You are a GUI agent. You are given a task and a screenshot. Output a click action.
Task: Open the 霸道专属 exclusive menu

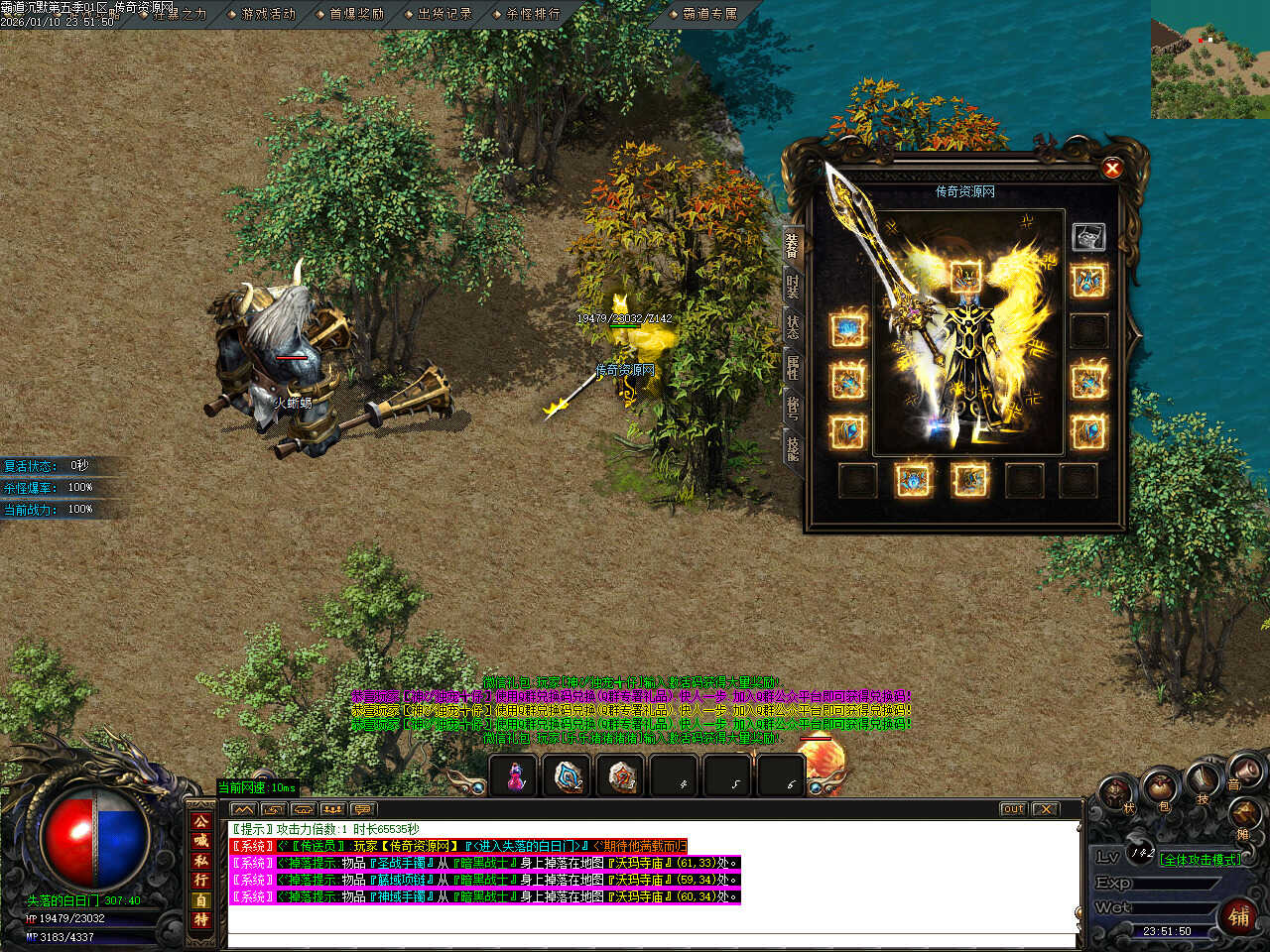[x=710, y=14]
